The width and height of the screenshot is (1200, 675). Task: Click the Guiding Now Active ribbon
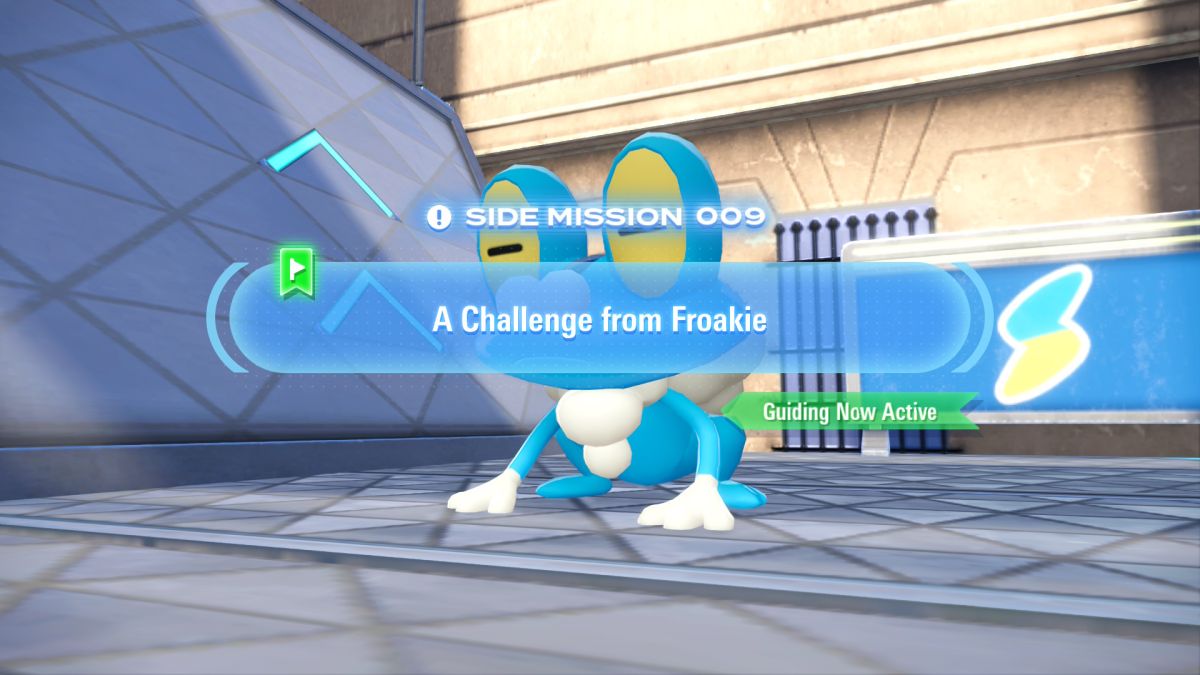point(849,411)
